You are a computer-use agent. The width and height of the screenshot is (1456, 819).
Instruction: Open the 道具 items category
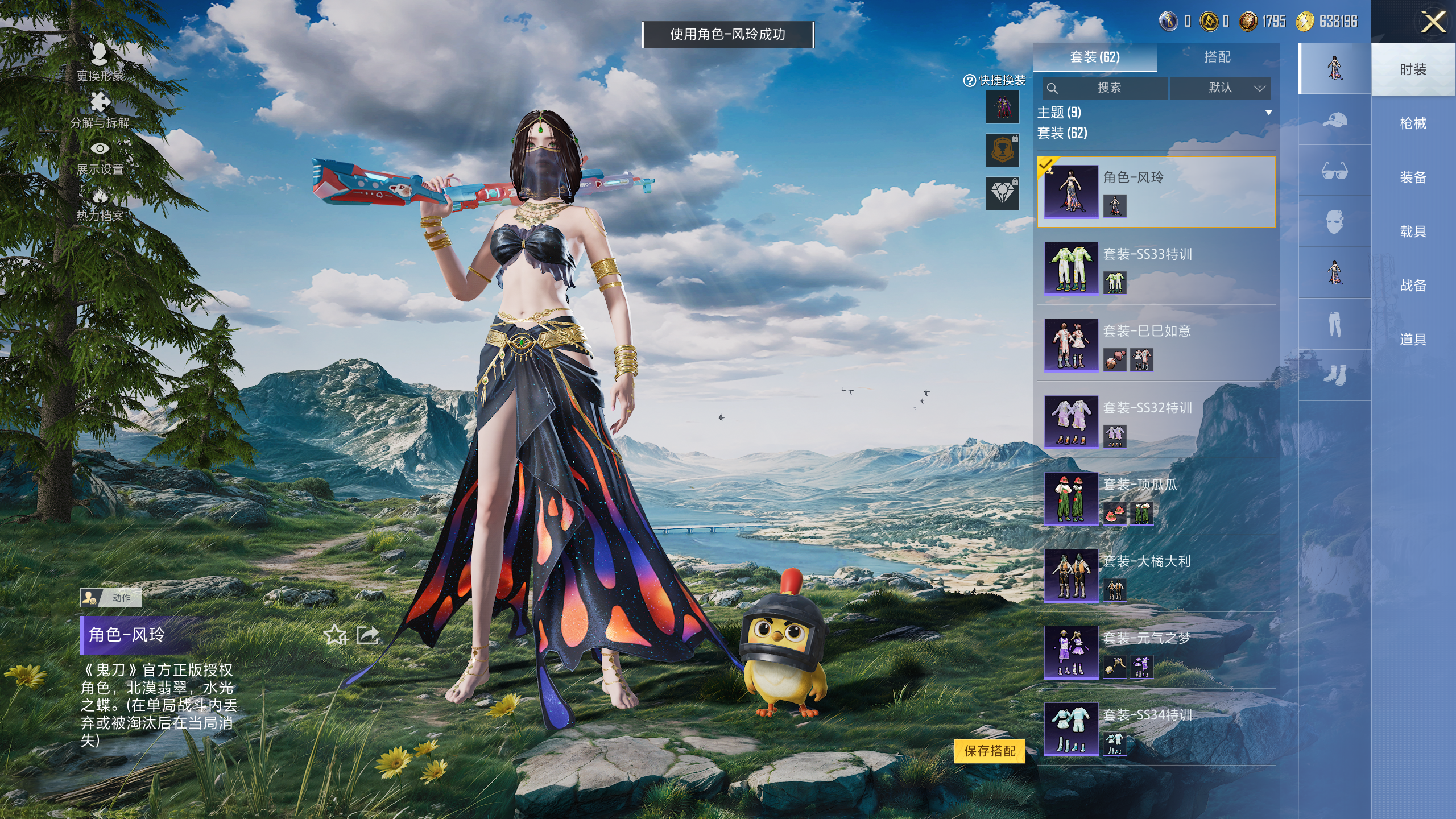[x=1413, y=340]
